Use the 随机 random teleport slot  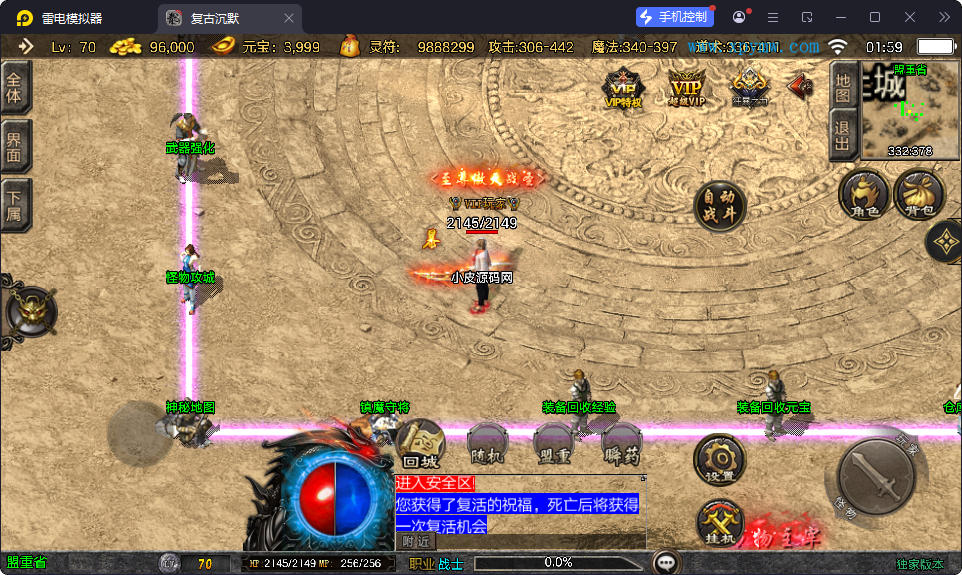point(487,444)
